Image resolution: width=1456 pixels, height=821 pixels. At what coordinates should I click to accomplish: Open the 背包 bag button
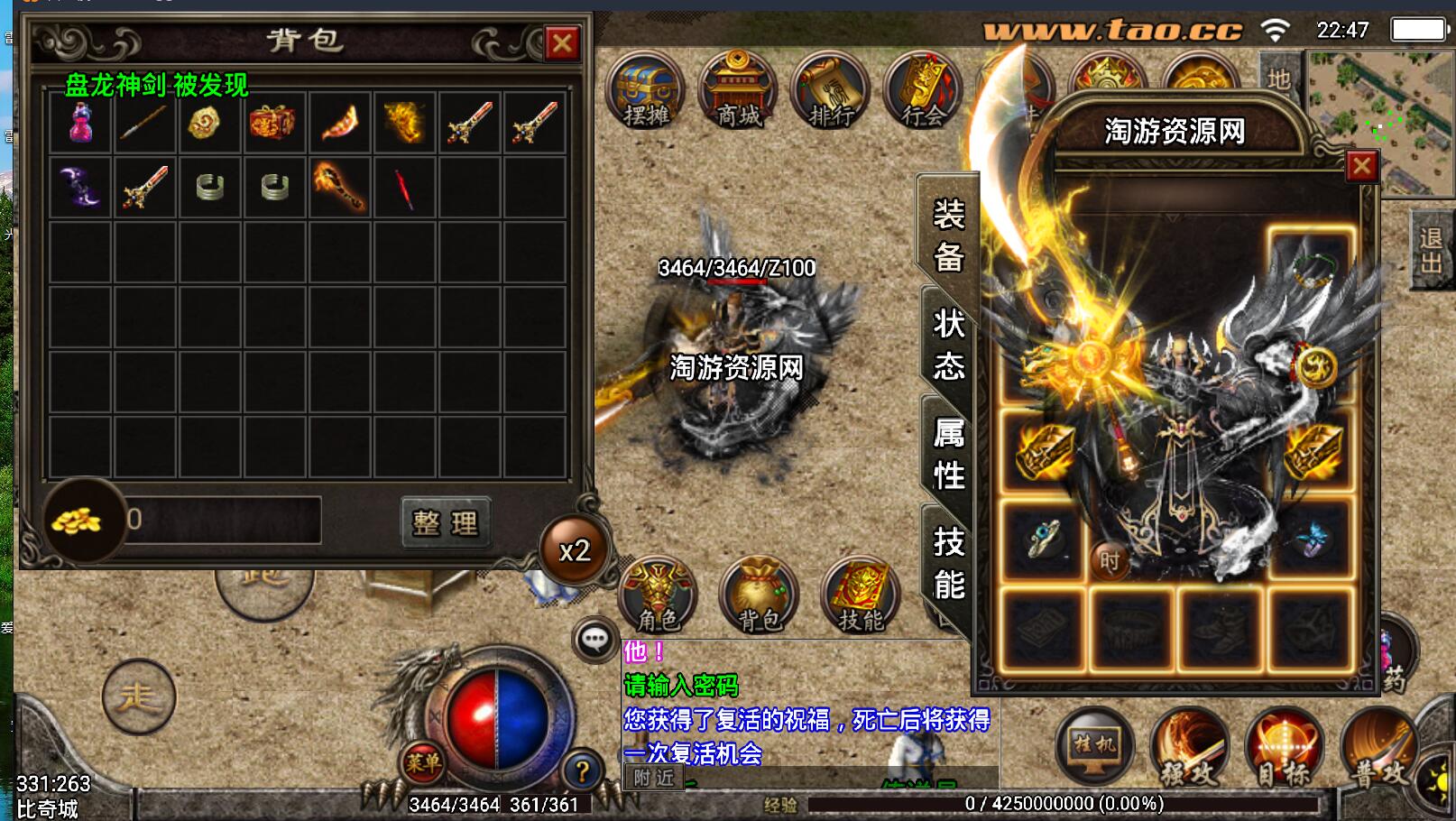tap(759, 595)
